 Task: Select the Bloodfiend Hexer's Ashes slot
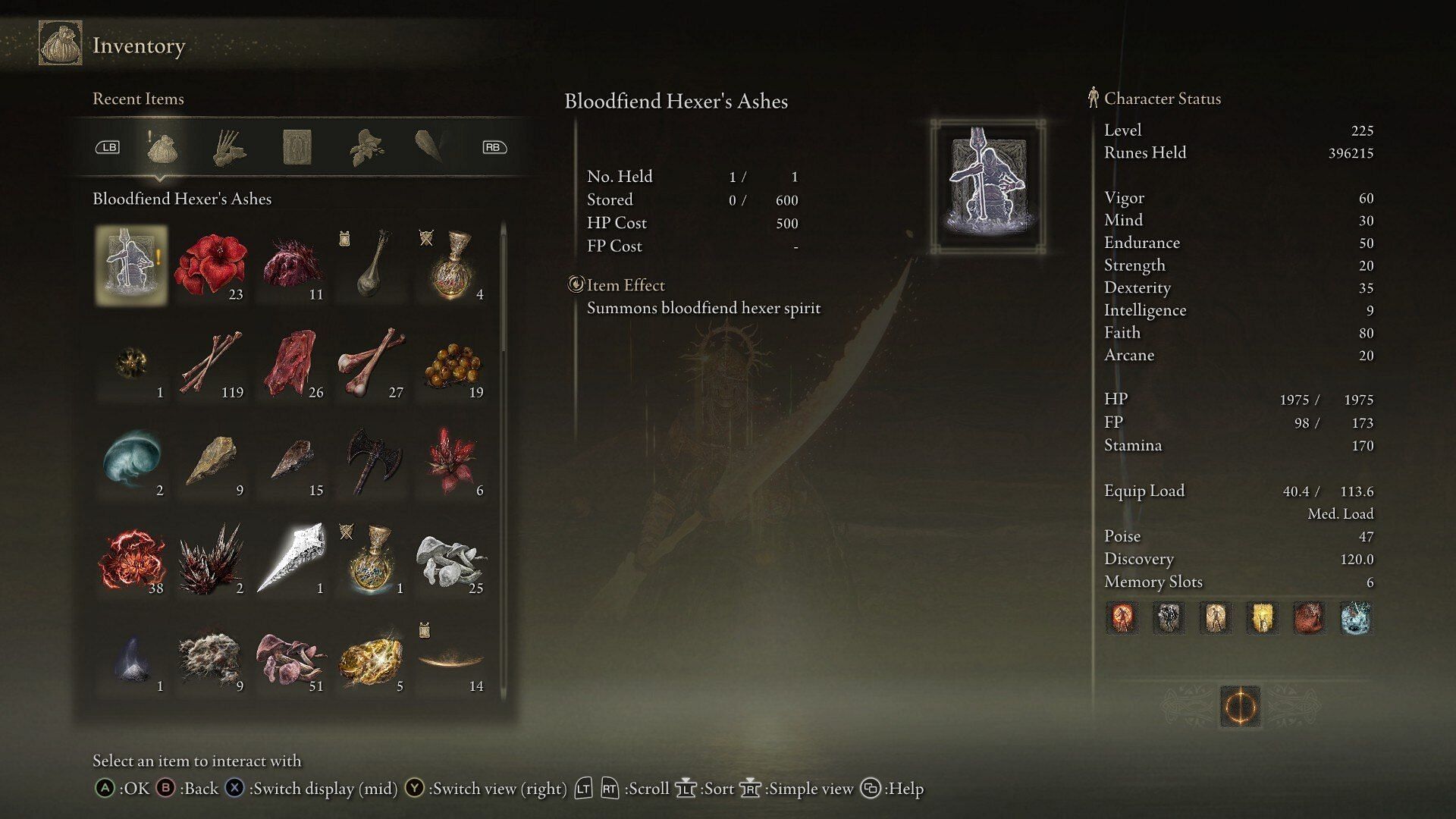point(131,265)
